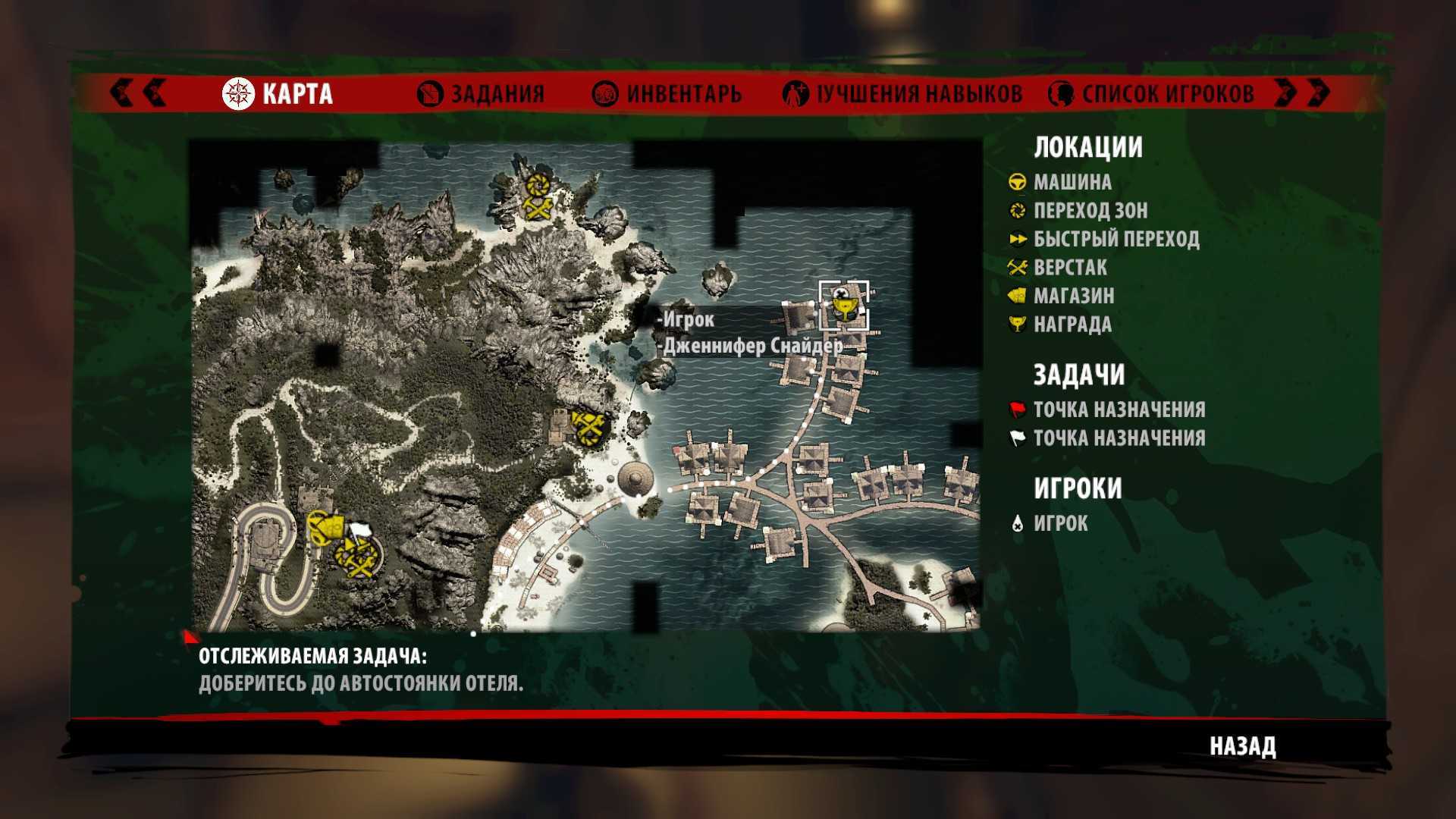Show the УЛУЧШЕНИЯ НАВЫКОВ skills tab
This screenshot has width=1456, height=819.
[x=902, y=94]
